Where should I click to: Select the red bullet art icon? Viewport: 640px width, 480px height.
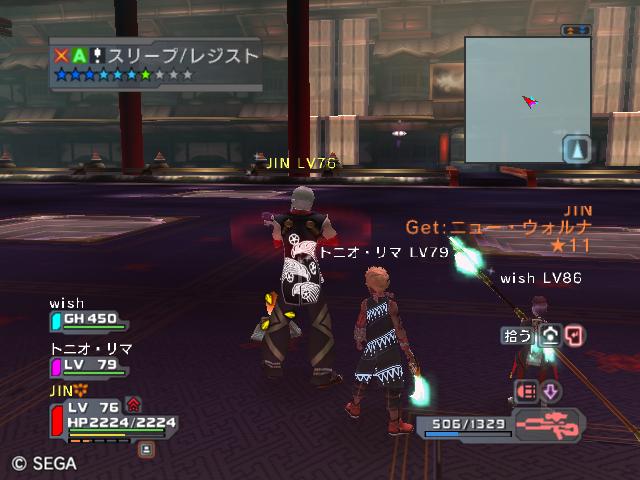[526, 391]
